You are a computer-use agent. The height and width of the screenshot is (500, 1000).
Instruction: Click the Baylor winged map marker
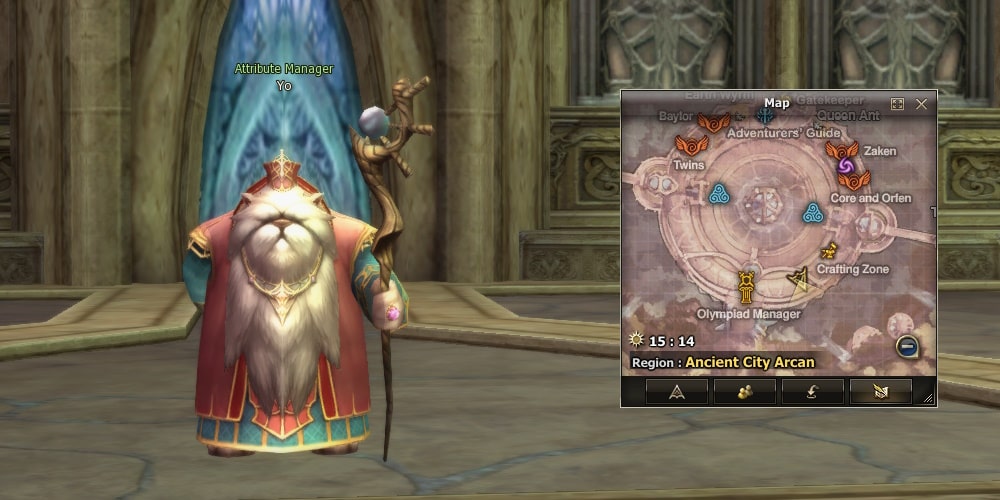[713, 122]
